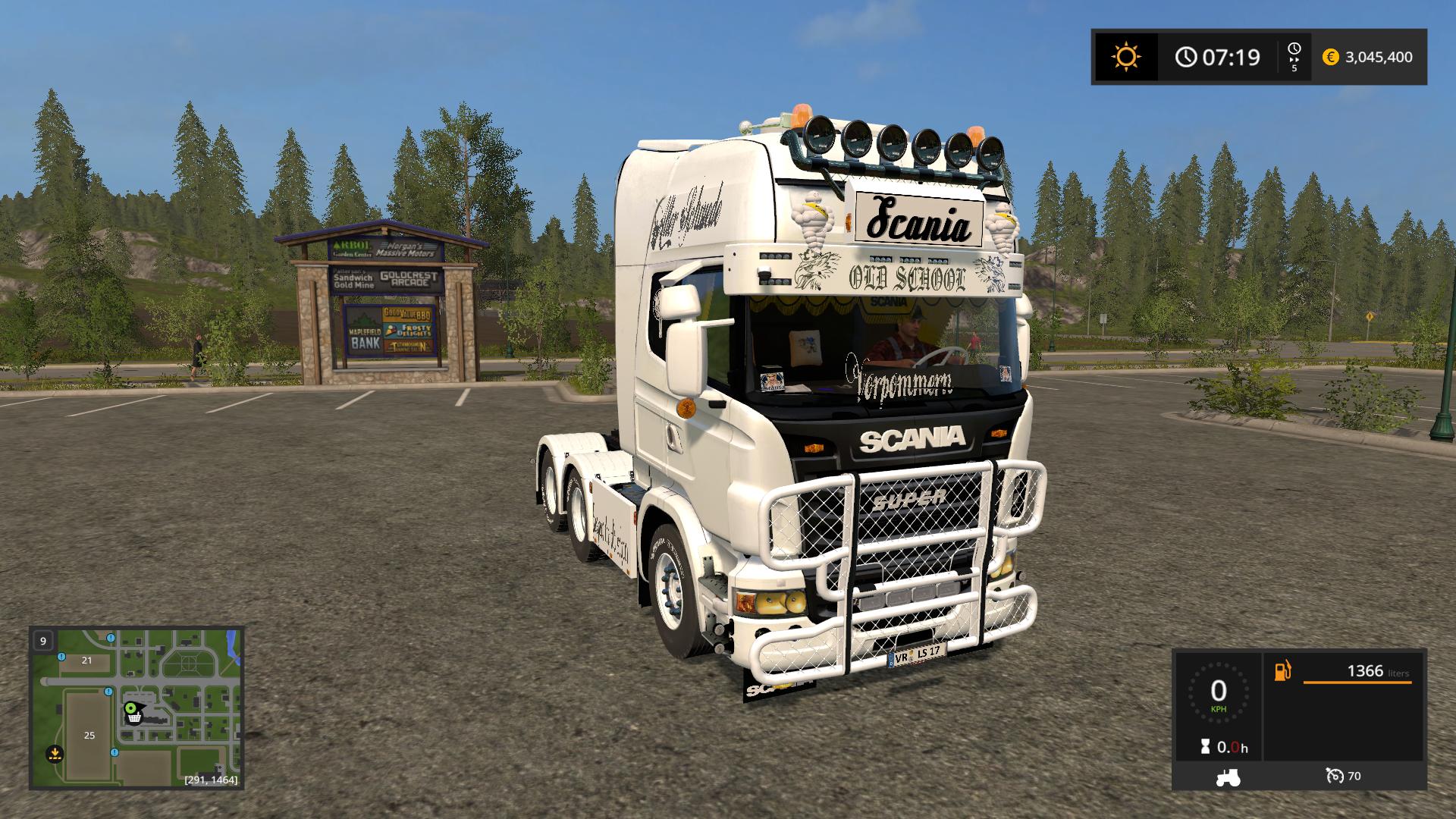The height and width of the screenshot is (819, 1456).
Task: Click the sun weather icon
Action: click(1126, 57)
